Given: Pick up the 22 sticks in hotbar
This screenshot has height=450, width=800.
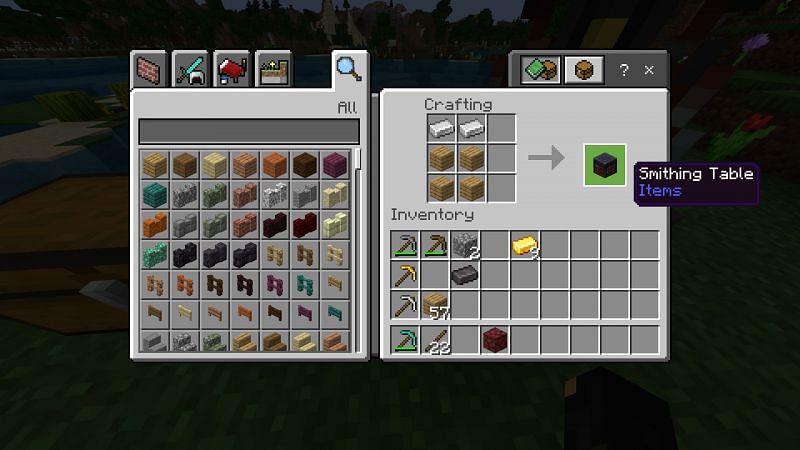Looking at the screenshot, I should click(x=436, y=340).
